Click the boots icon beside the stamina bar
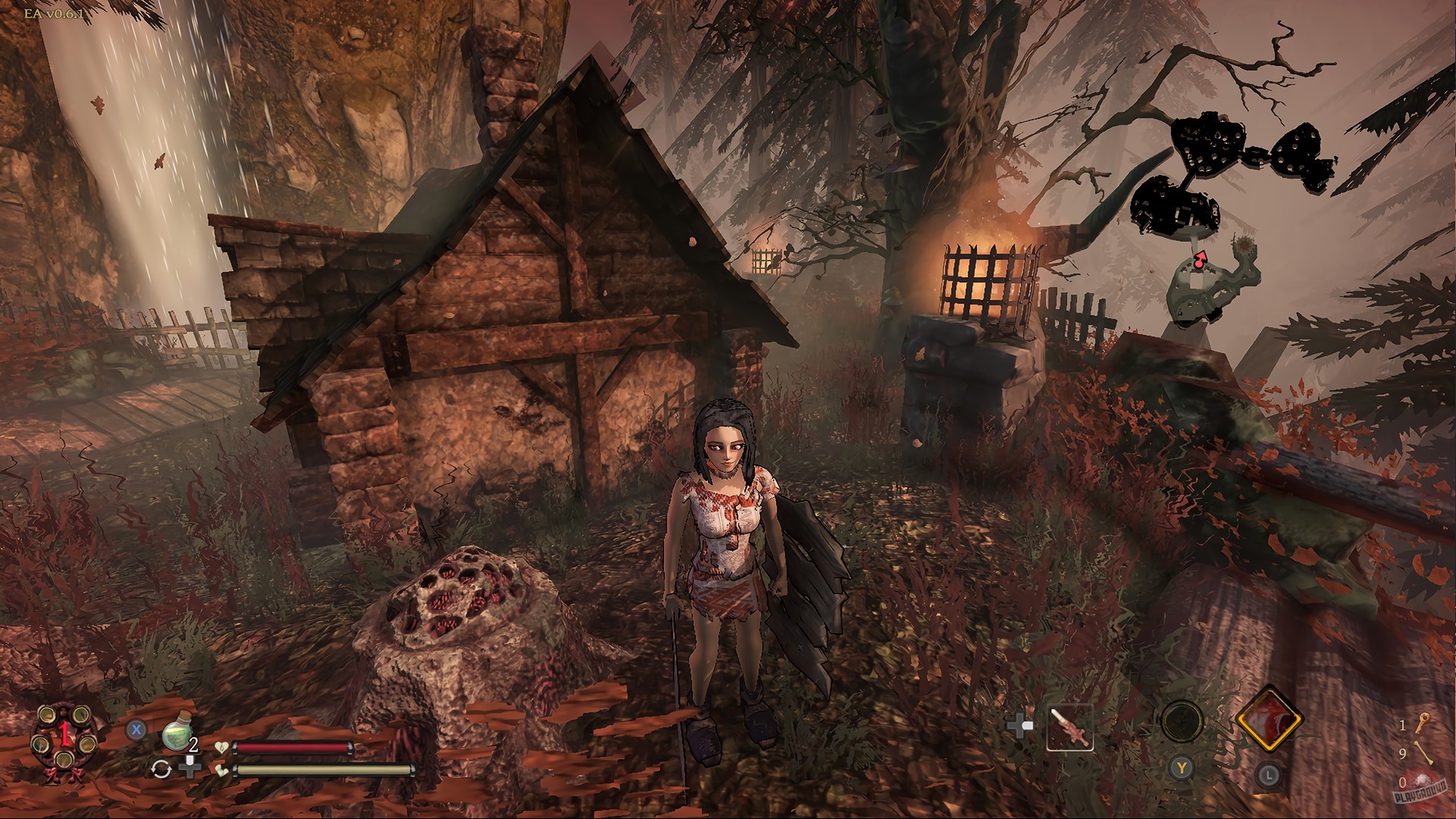The width and height of the screenshot is (1456, 819). 221,770
